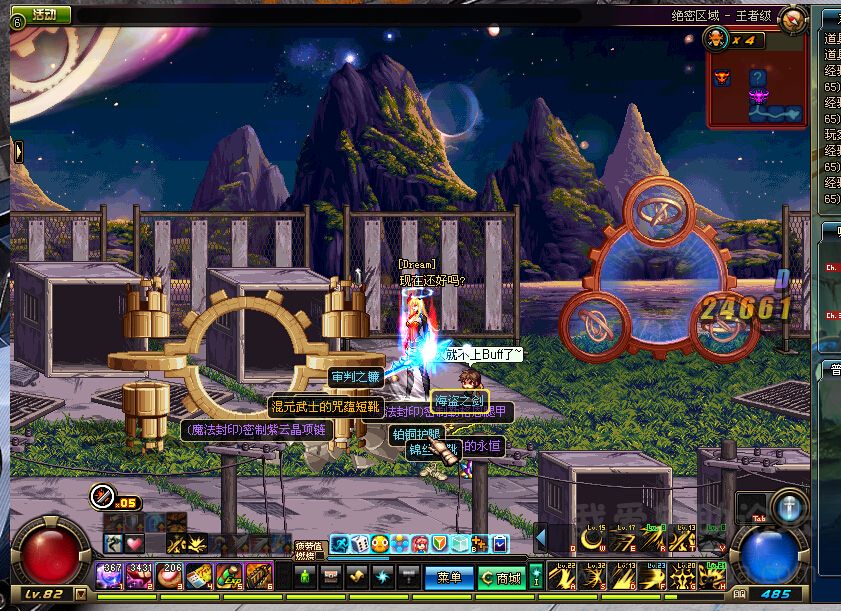
Task: Open the 商城 shop button
Action: click(500, 577)
